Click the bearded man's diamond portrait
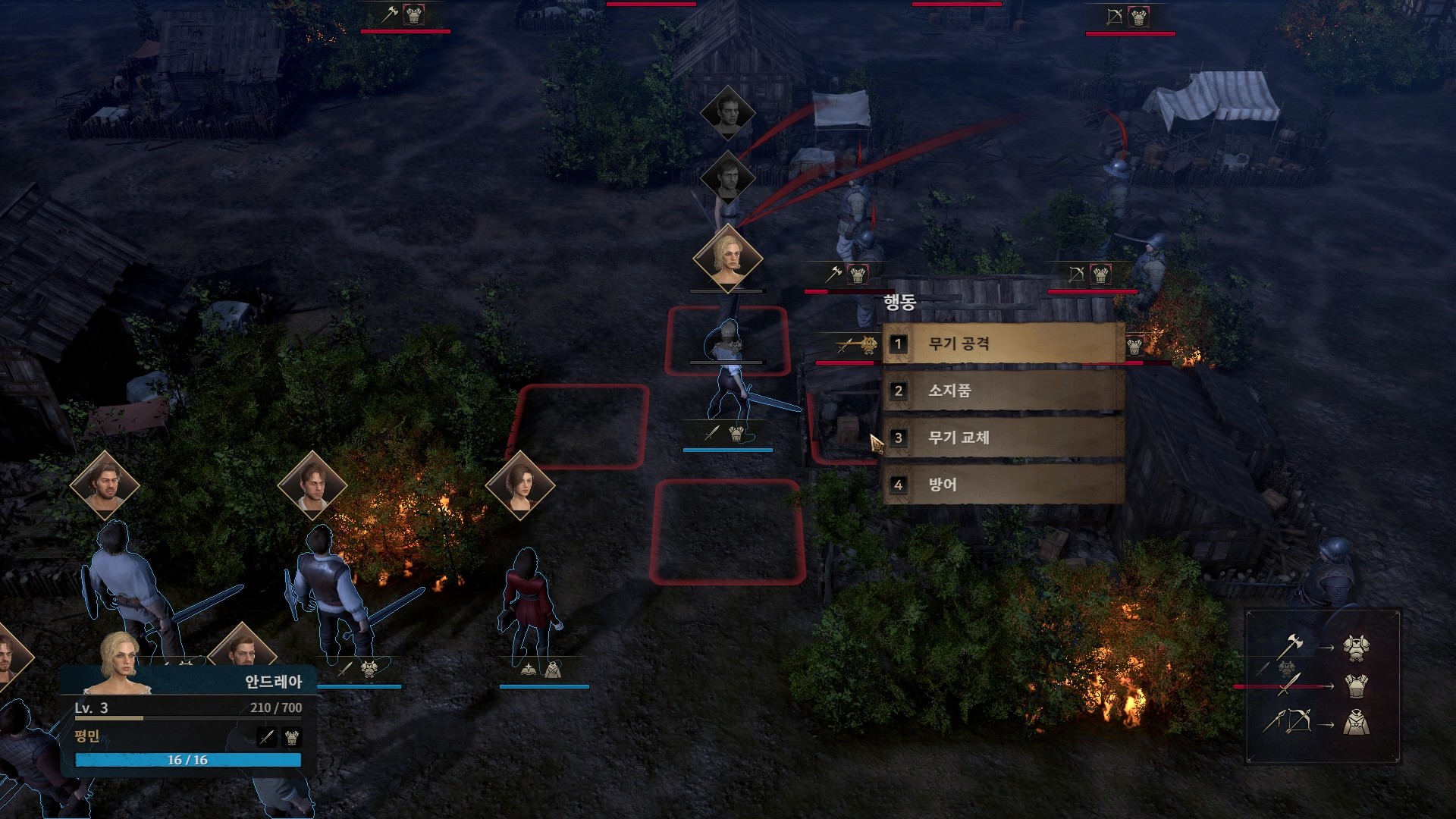 105,485
